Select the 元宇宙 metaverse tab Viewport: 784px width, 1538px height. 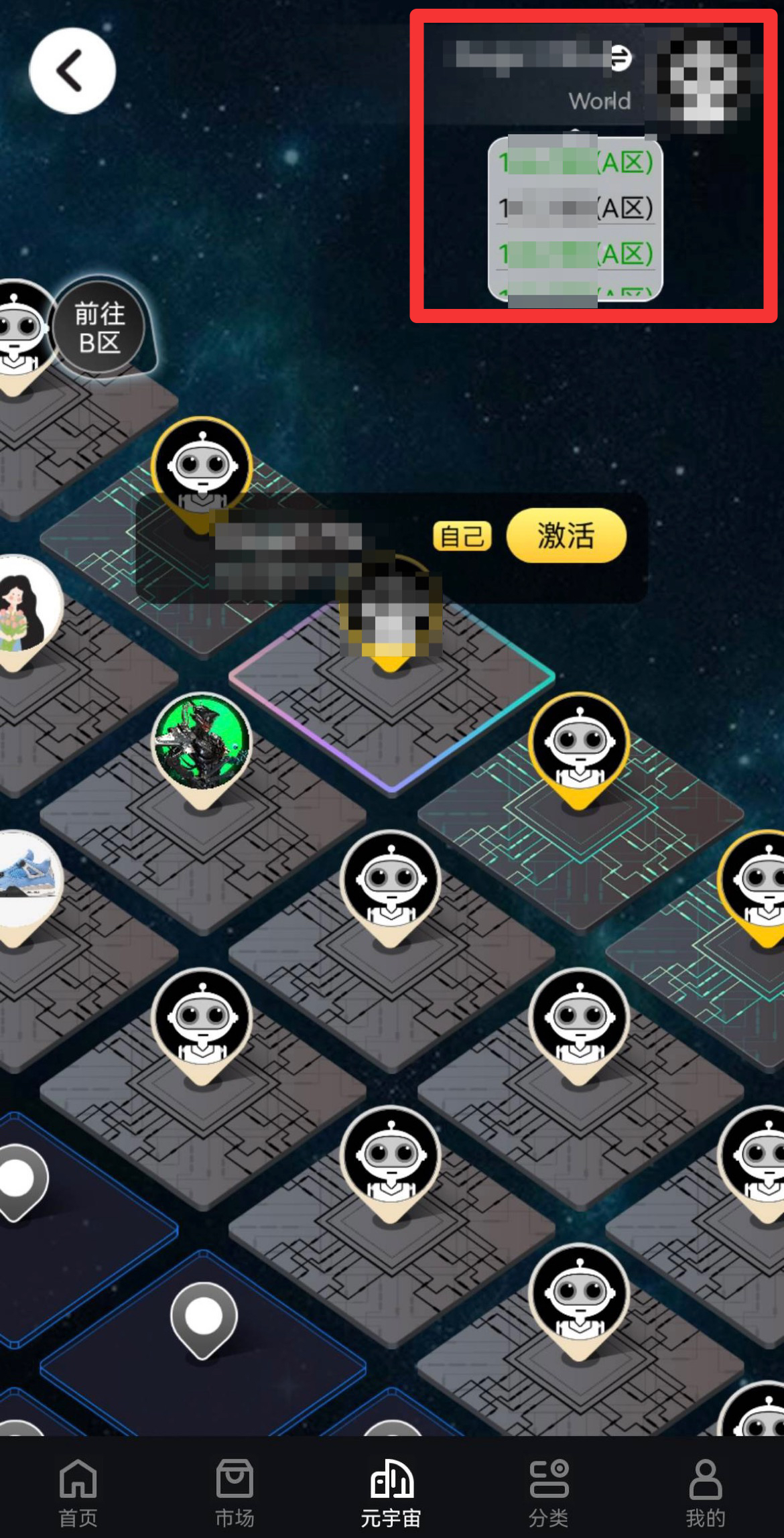pos(391,1490)
